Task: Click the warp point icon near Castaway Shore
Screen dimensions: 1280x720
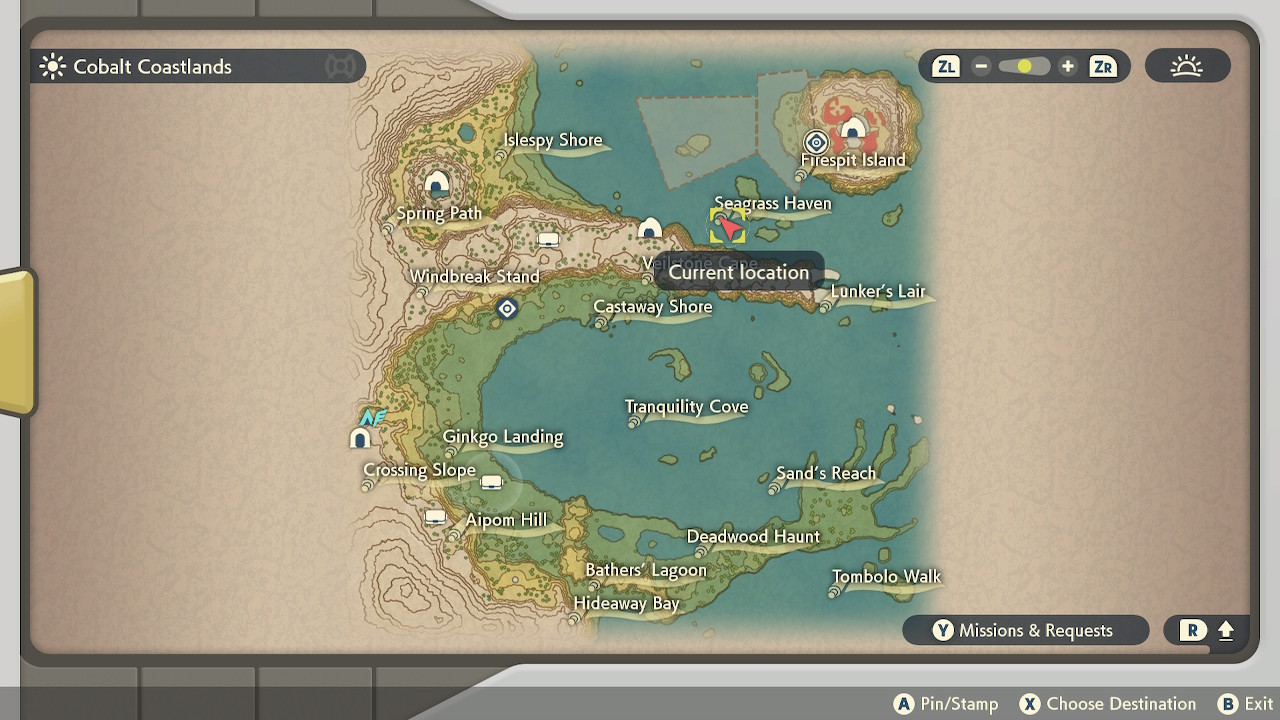Action: click(507, 309)
